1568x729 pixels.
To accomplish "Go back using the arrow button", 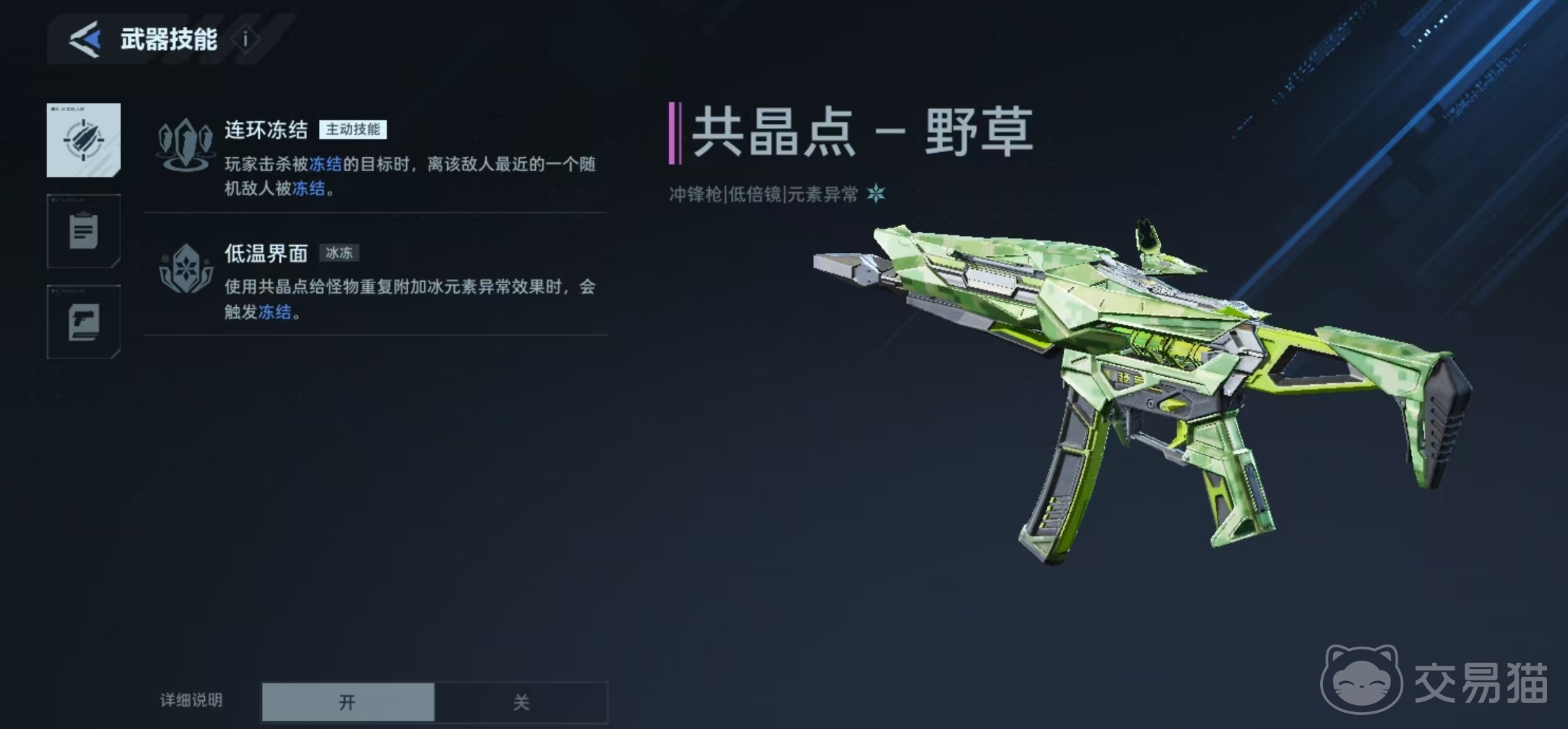I will click(85, 39).
